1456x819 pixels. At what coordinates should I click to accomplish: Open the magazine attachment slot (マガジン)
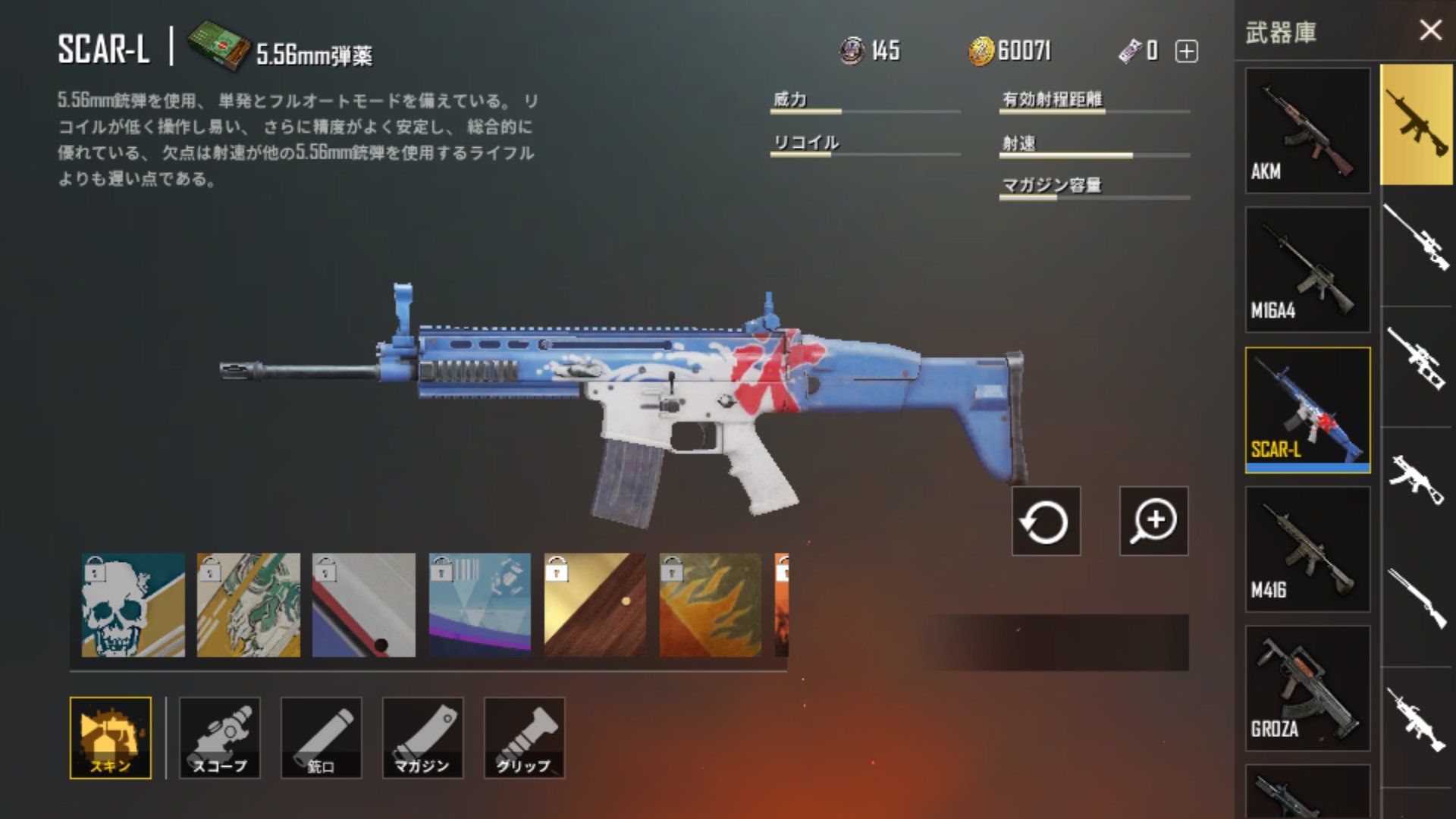pyautogui.click(x=422, y=736)
